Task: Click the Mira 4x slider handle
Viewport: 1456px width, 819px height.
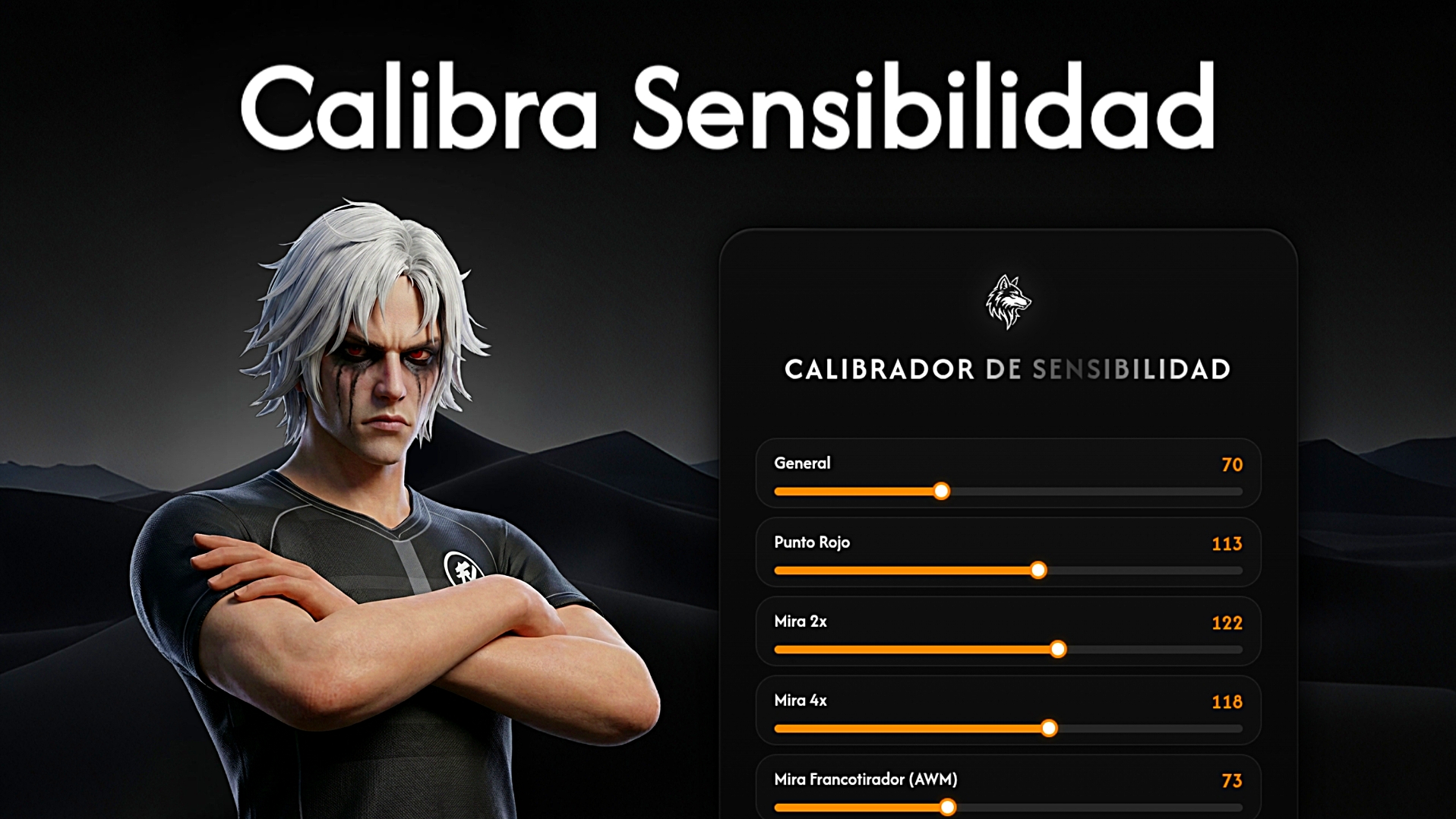Action: click(x=1049, y=728)
